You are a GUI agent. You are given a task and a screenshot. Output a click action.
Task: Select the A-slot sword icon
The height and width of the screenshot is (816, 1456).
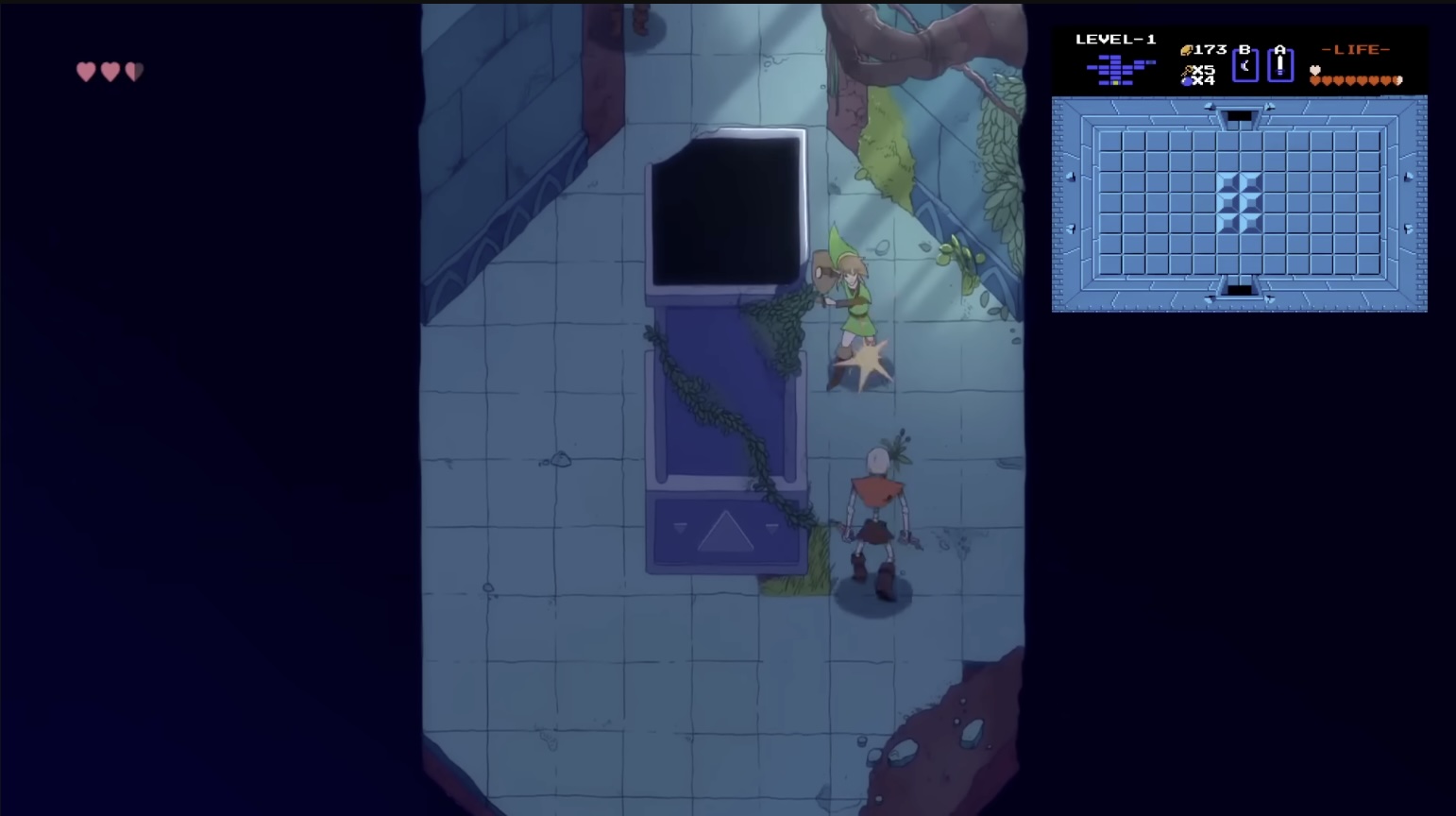(1280, 64)
